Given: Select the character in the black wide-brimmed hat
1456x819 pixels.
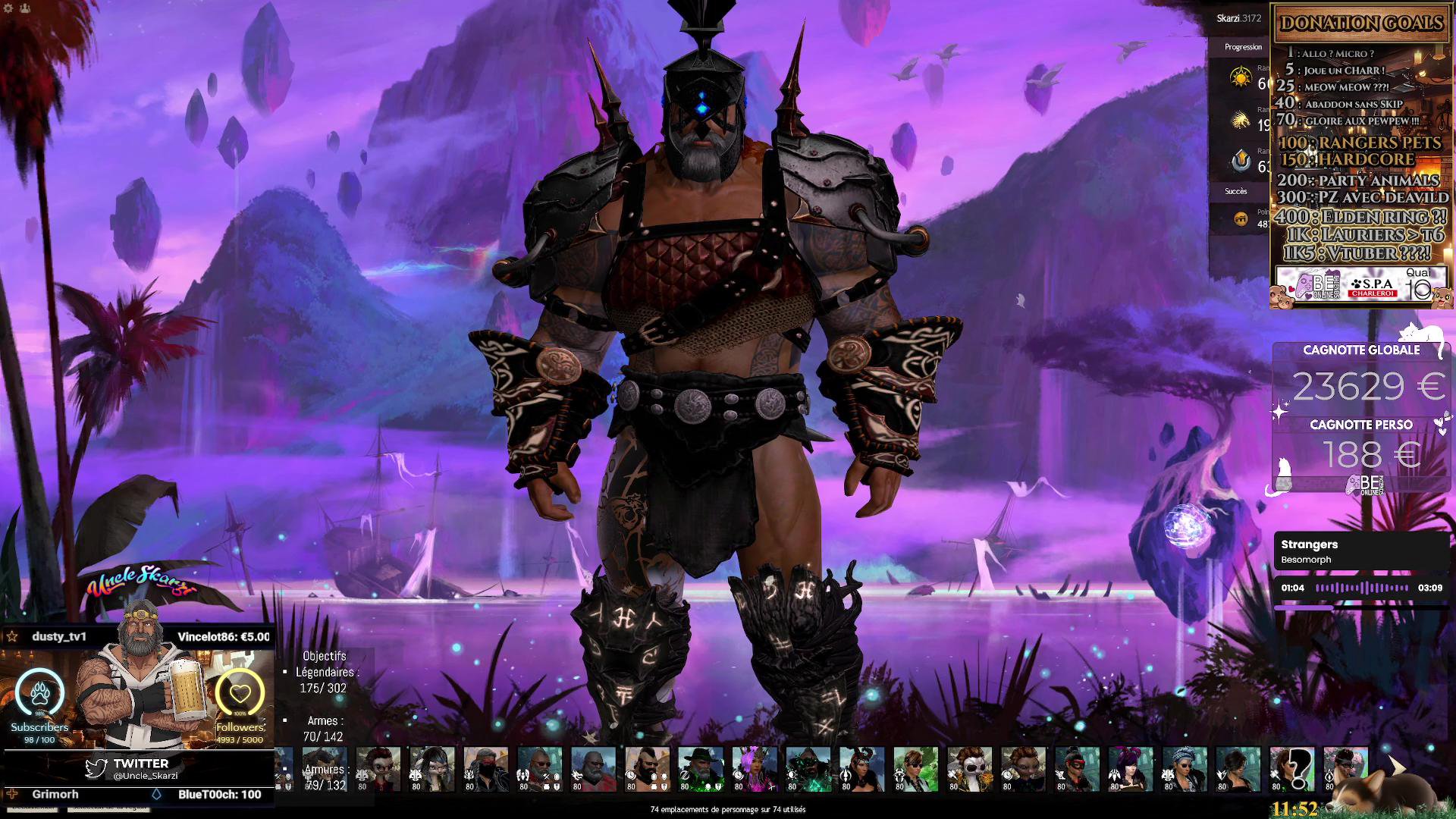Looking at the screenshot, I should click(x=701, y=766).
